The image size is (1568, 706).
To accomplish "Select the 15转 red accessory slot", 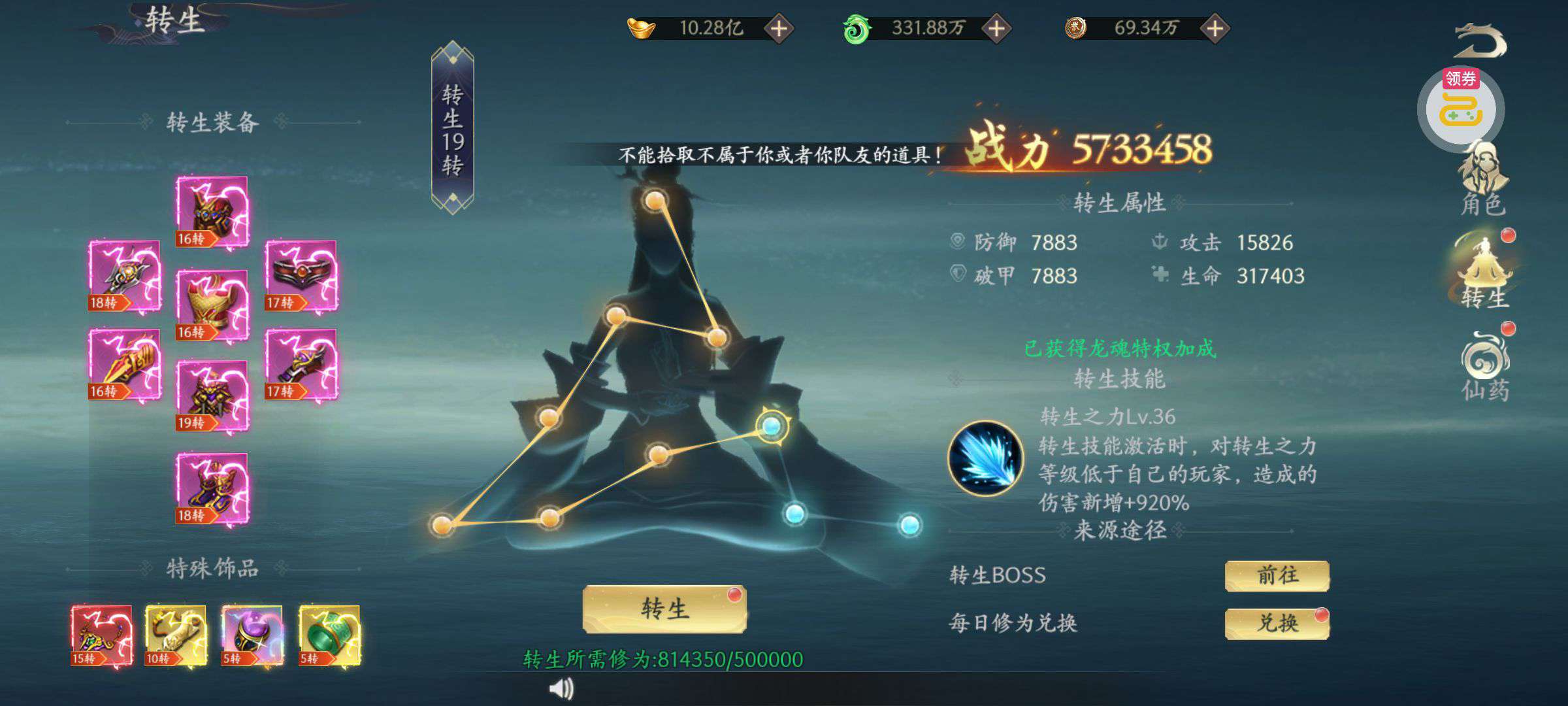I will point(101,635).
